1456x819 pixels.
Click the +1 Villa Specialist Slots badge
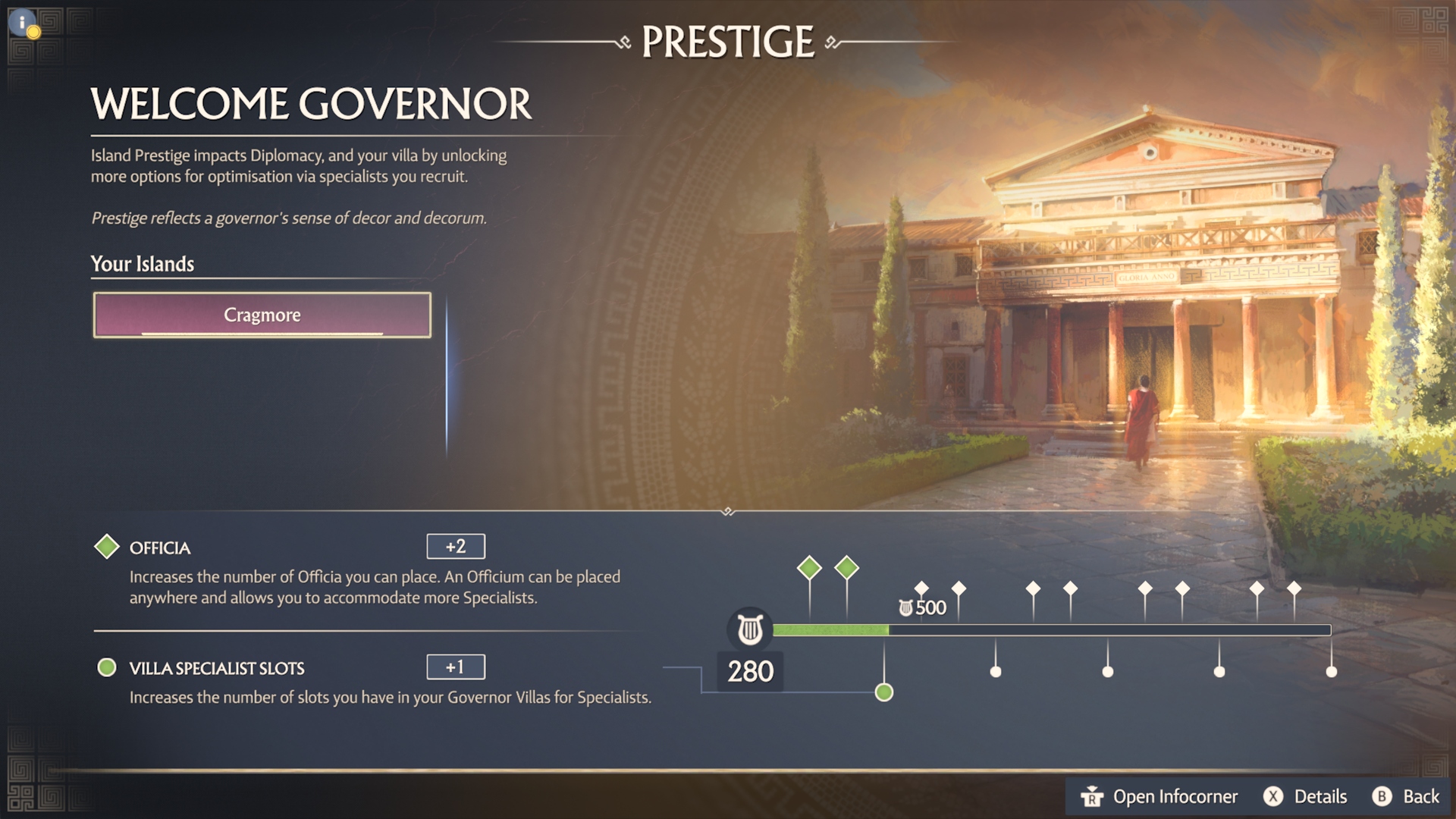click(456, 667)
